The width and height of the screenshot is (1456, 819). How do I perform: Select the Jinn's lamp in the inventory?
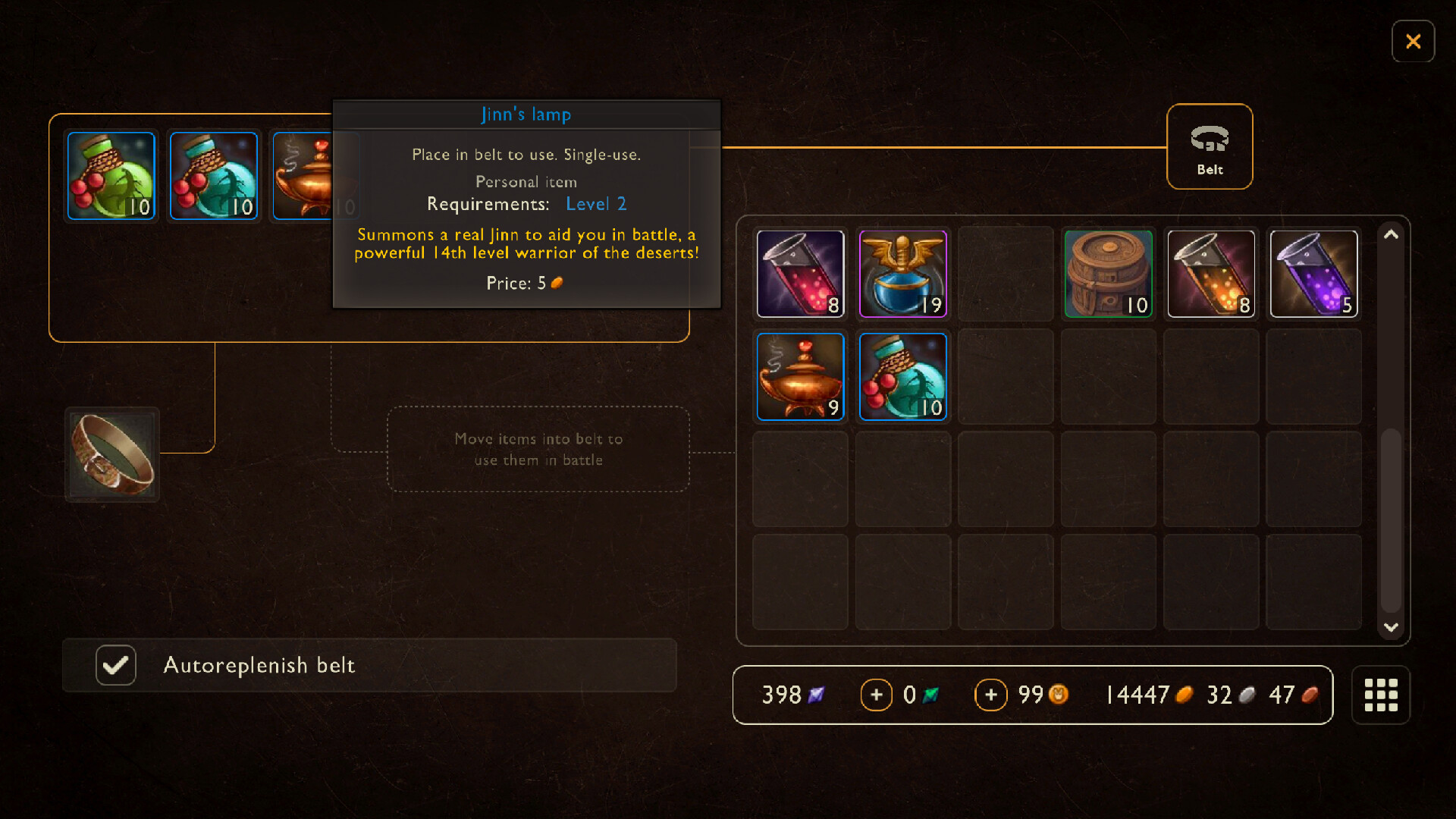tap(800, 376)
